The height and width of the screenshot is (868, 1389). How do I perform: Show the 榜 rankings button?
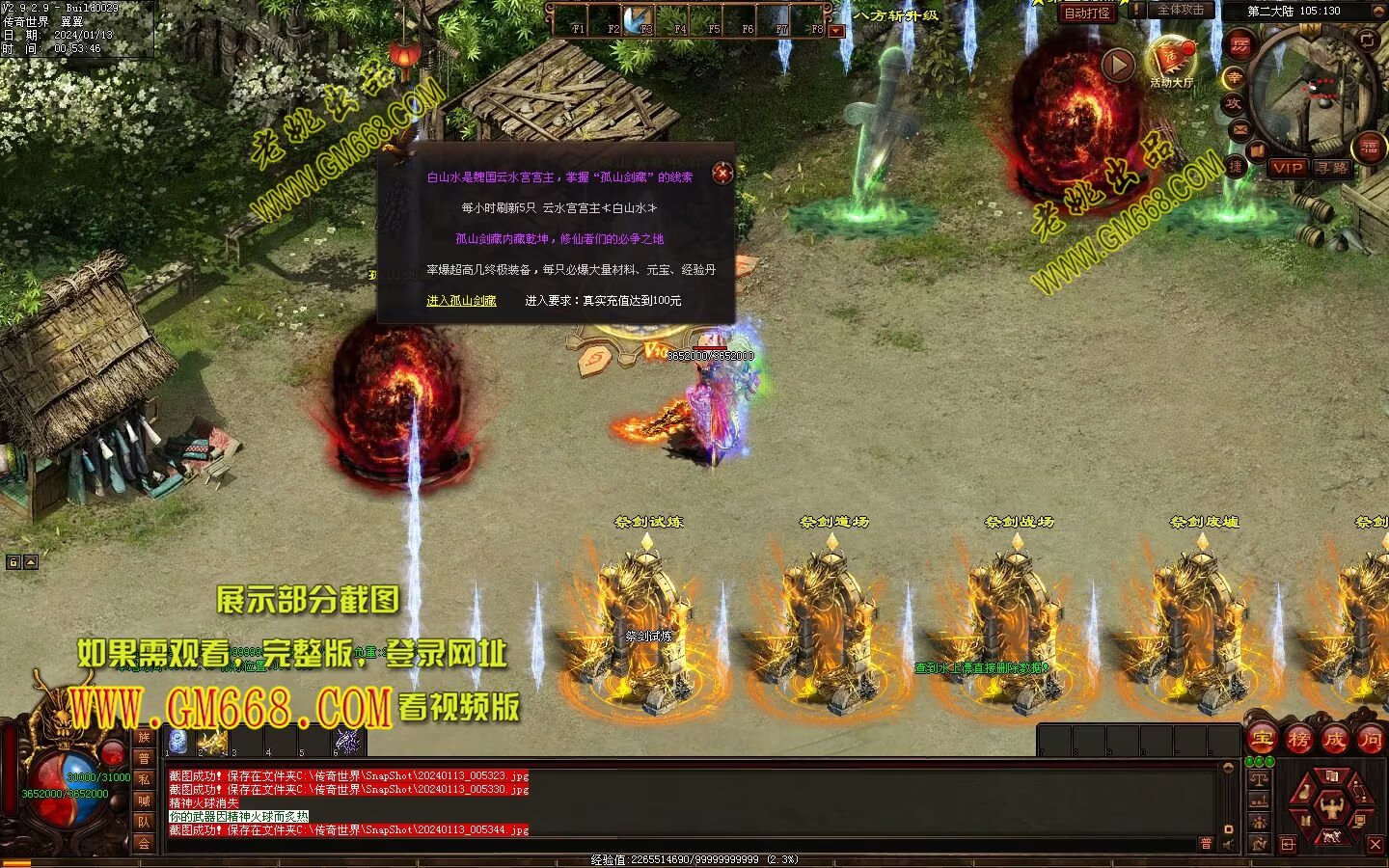tap(1298, 740)
